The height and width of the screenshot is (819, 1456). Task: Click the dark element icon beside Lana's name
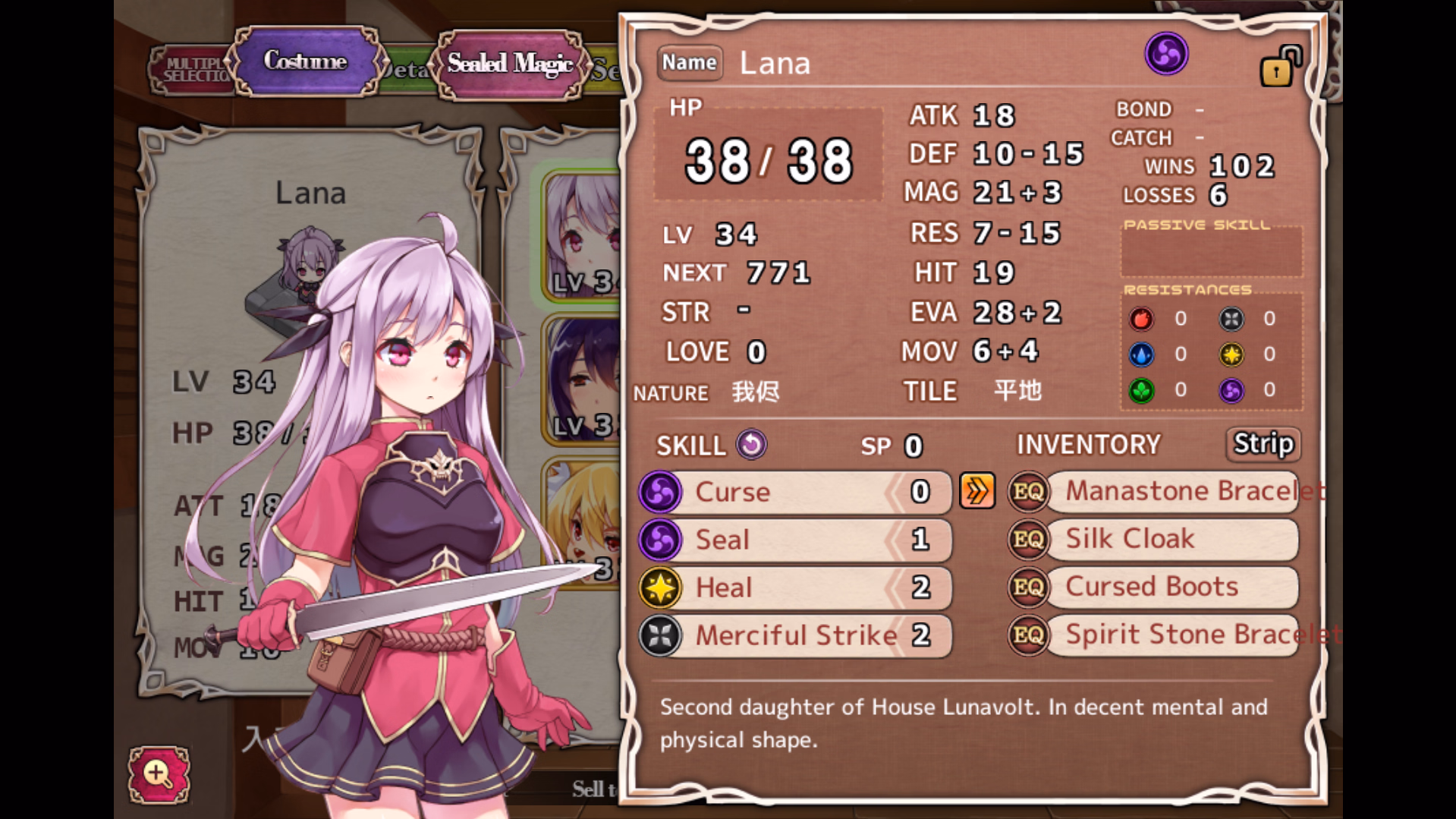coord(1165,54)
